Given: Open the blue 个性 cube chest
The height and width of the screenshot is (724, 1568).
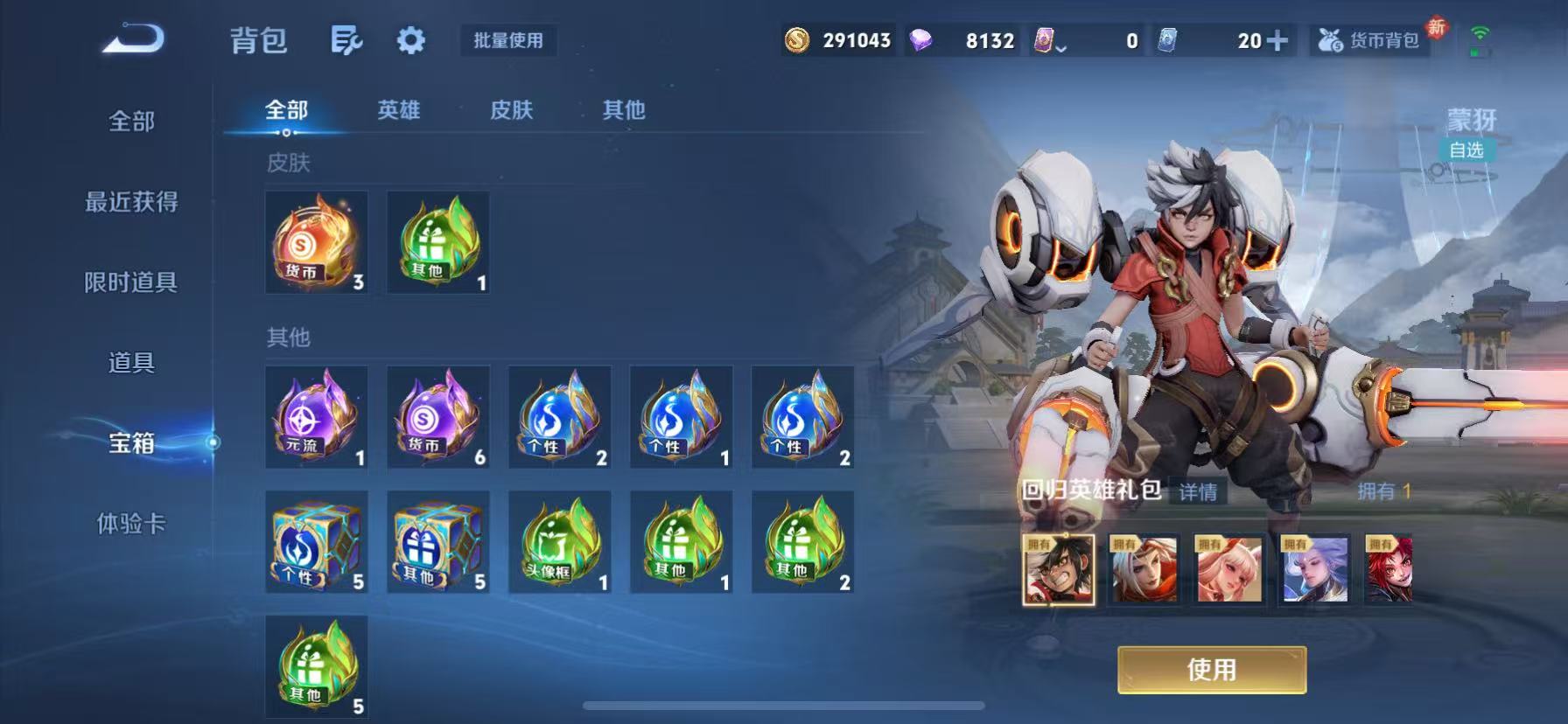Looking at the screenshot, I should click(x=317, y=542).
